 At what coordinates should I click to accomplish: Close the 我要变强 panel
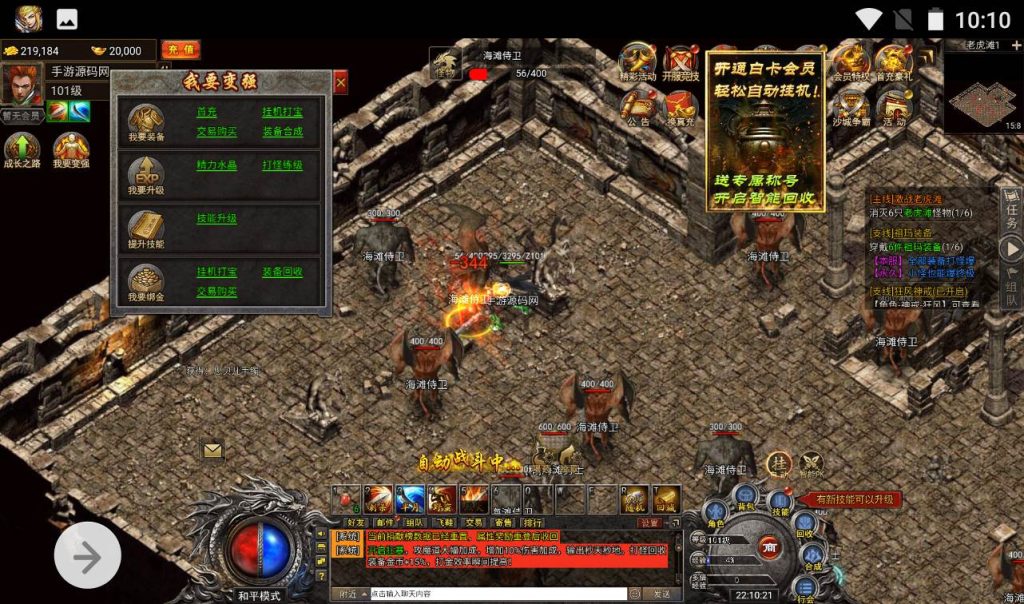pos(340,84)
